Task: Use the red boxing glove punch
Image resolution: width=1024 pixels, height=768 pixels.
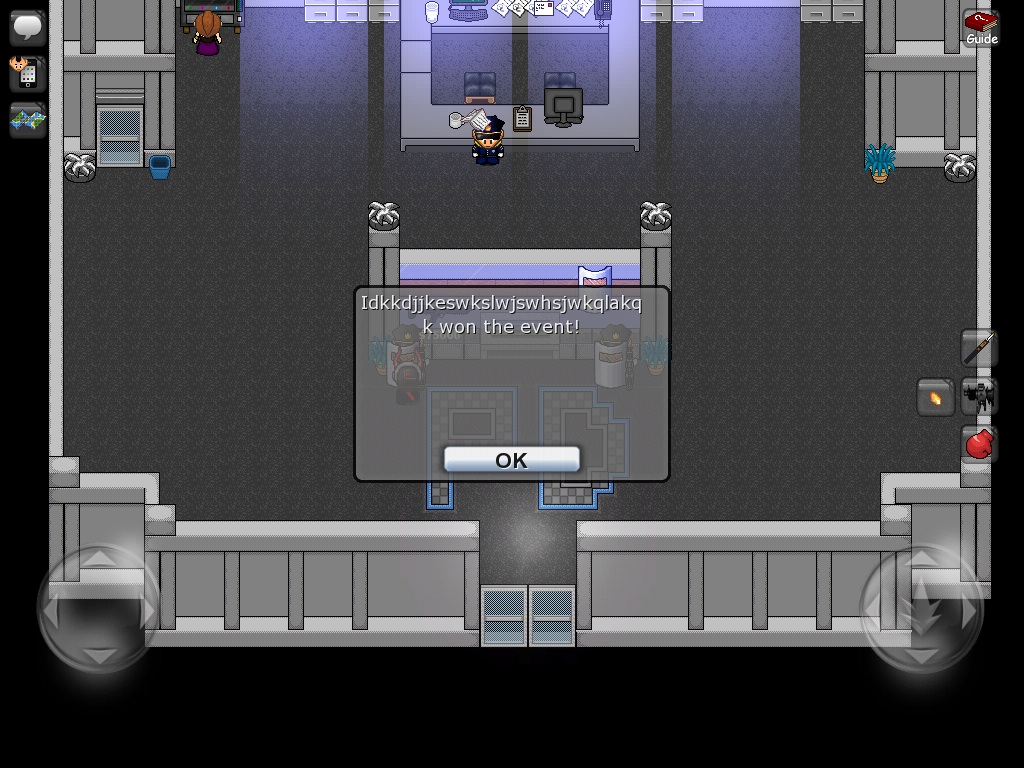Action: point(979,443)
